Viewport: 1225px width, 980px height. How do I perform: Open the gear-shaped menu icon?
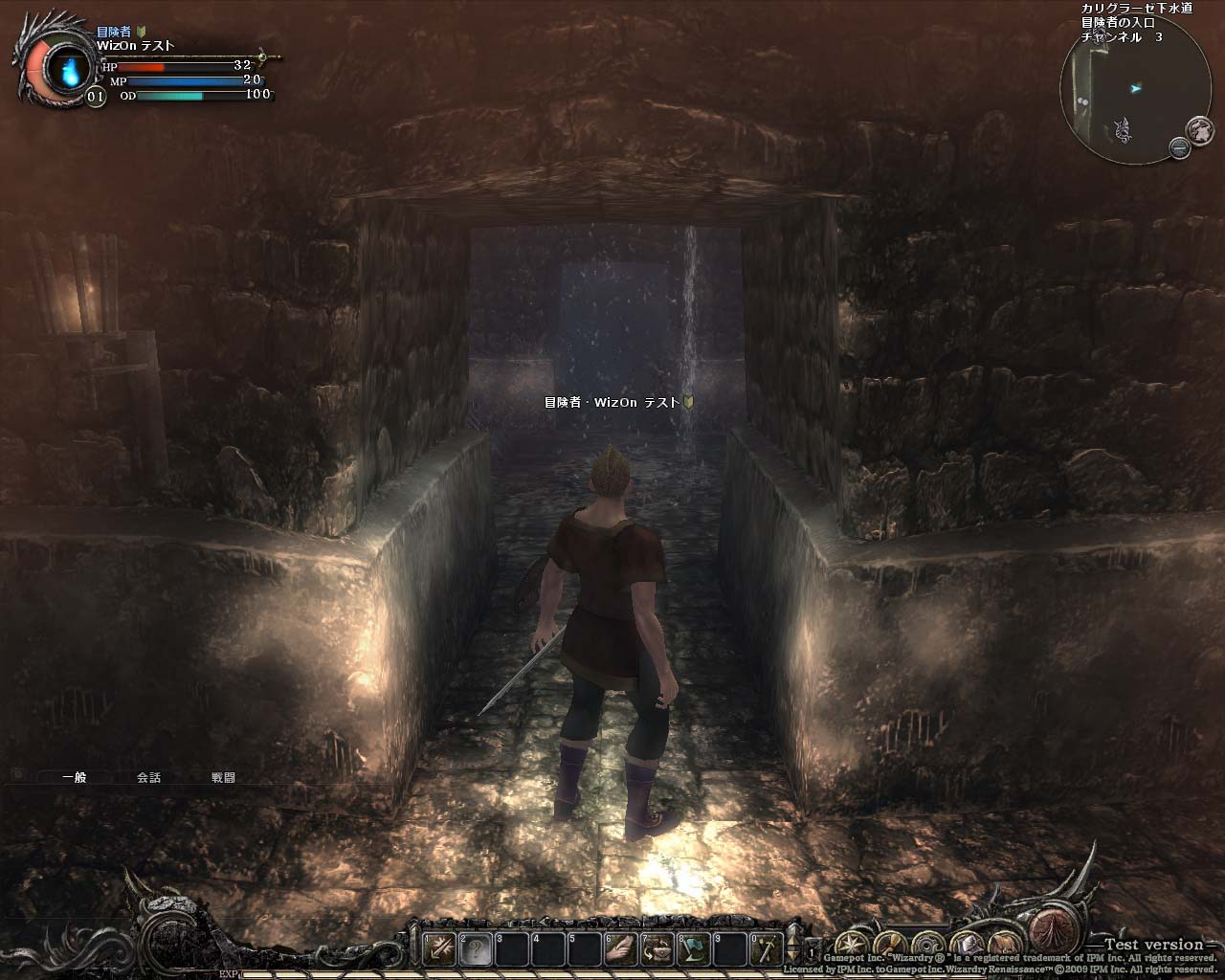(x=926, y=942)
